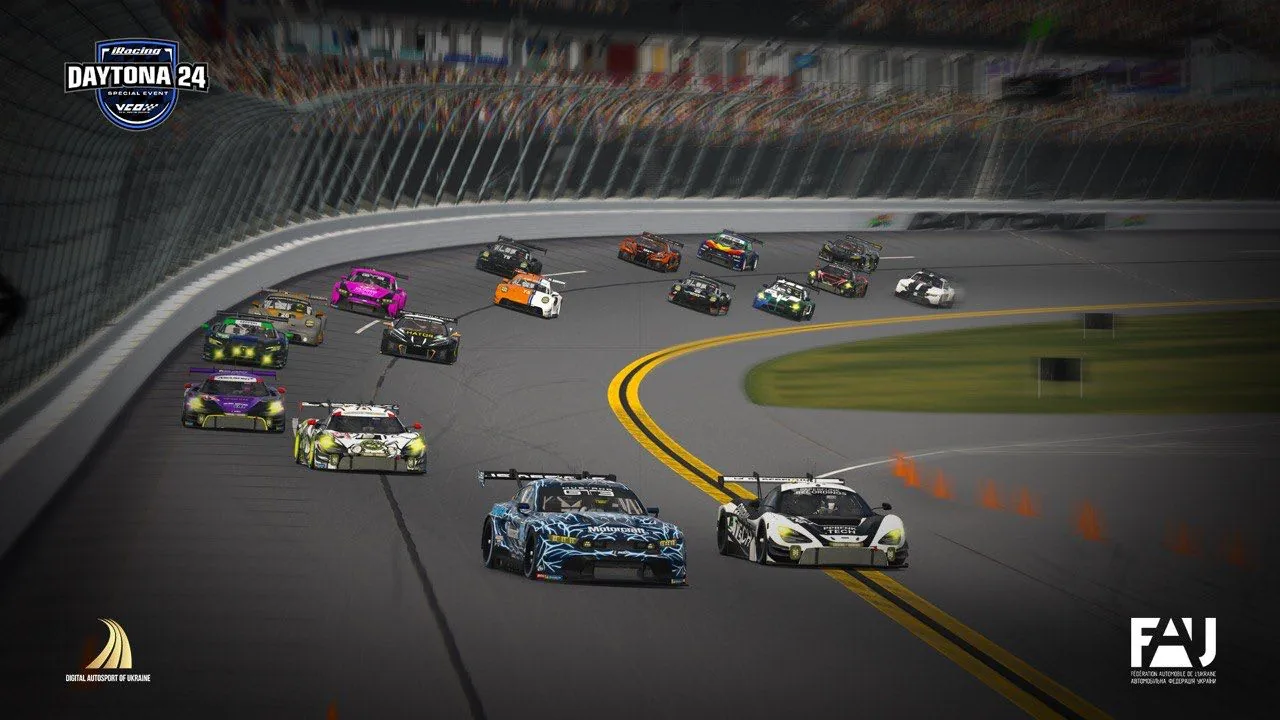Open the FAU federation logo

click(1173, 649)
